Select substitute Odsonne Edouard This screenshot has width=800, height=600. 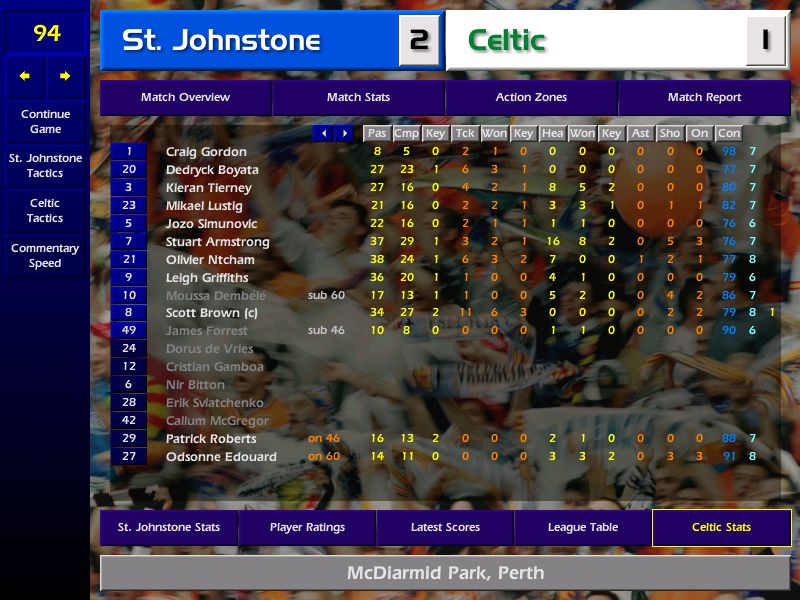click(x=221, y=457)
